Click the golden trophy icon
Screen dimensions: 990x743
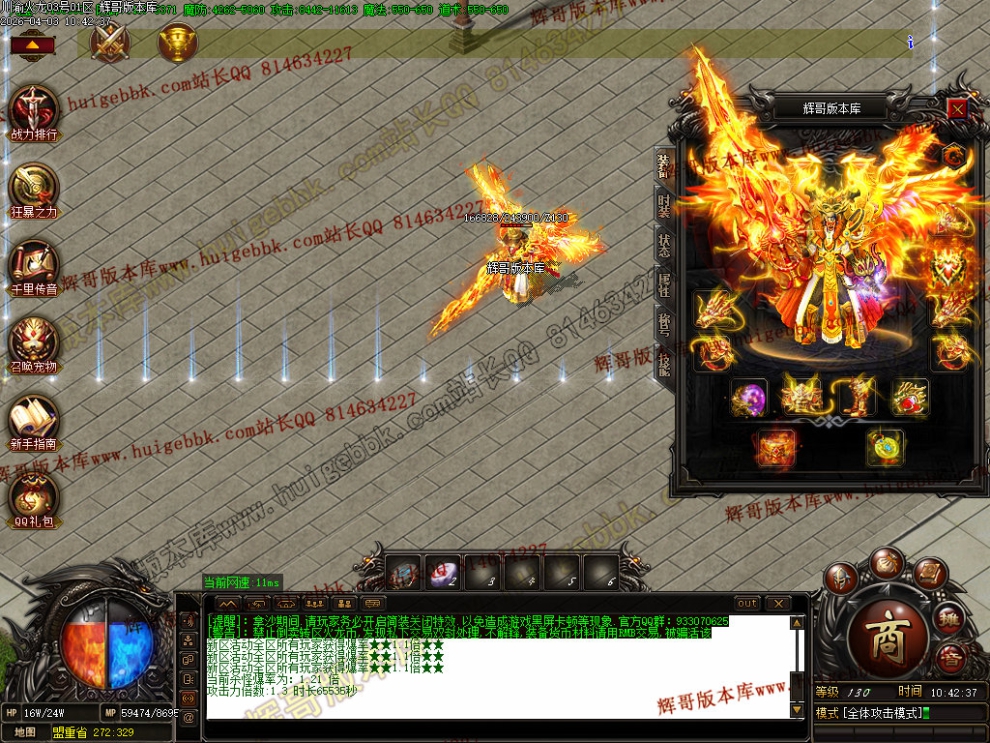[178, 42]
